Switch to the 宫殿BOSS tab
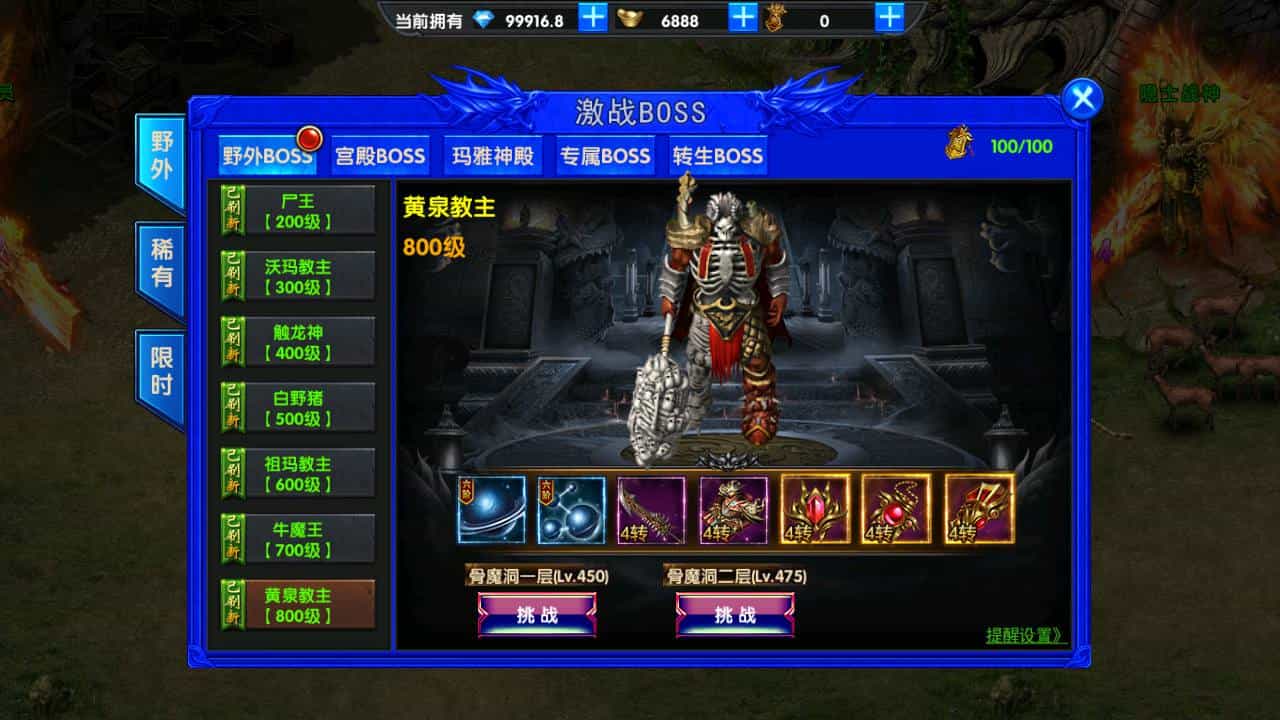Image resolution: width=1280 pixels, height=720 pixels. click(379, 156)
